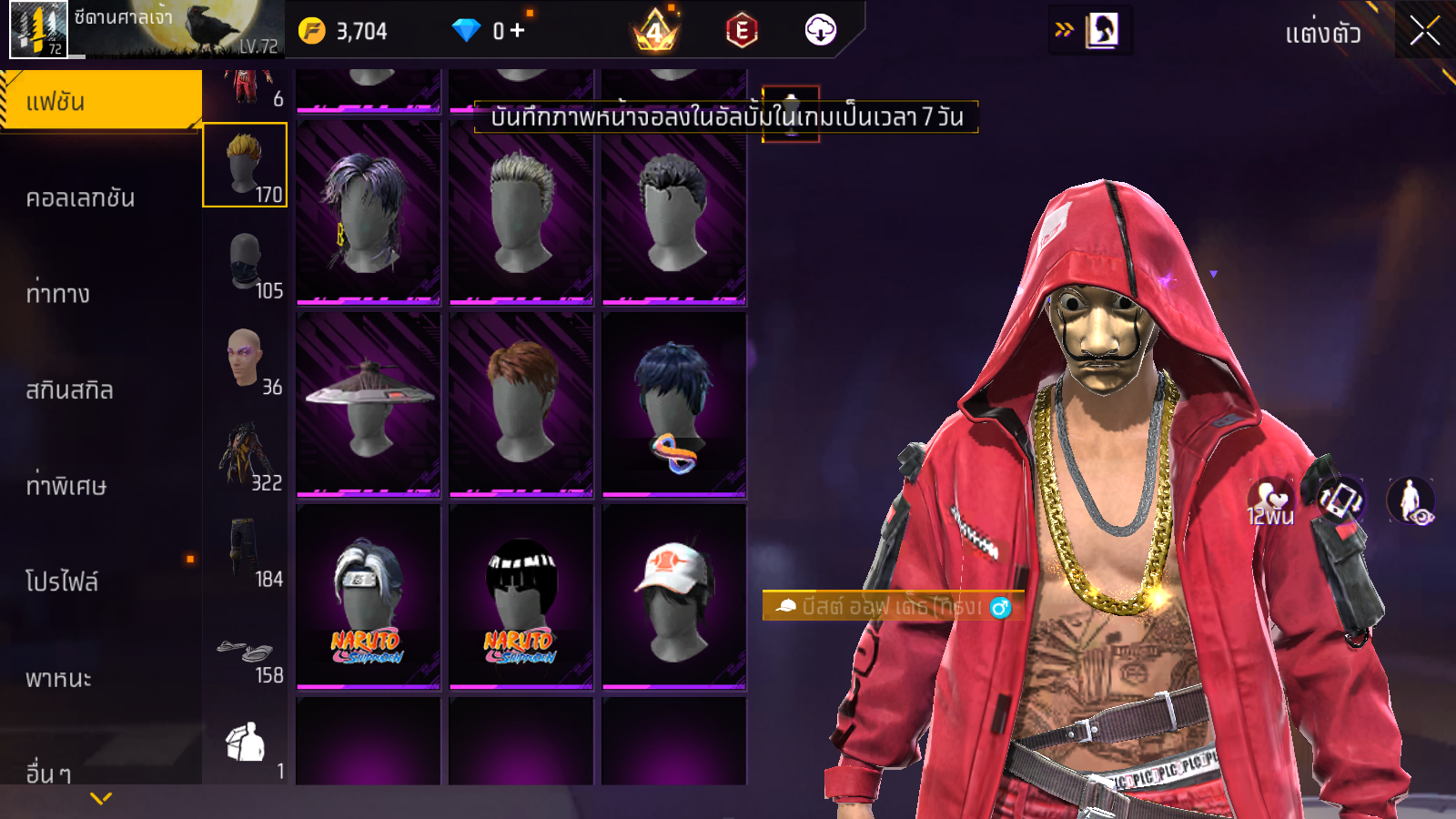Select the white and orange cap item
Viewport: 1456px width, 819px height.
(674, 597)
